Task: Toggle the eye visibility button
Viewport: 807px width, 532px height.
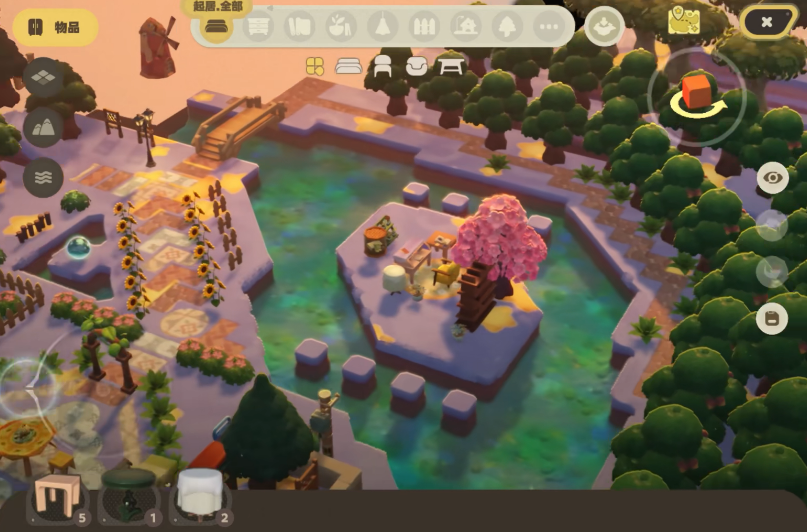Action: [772, 178]
